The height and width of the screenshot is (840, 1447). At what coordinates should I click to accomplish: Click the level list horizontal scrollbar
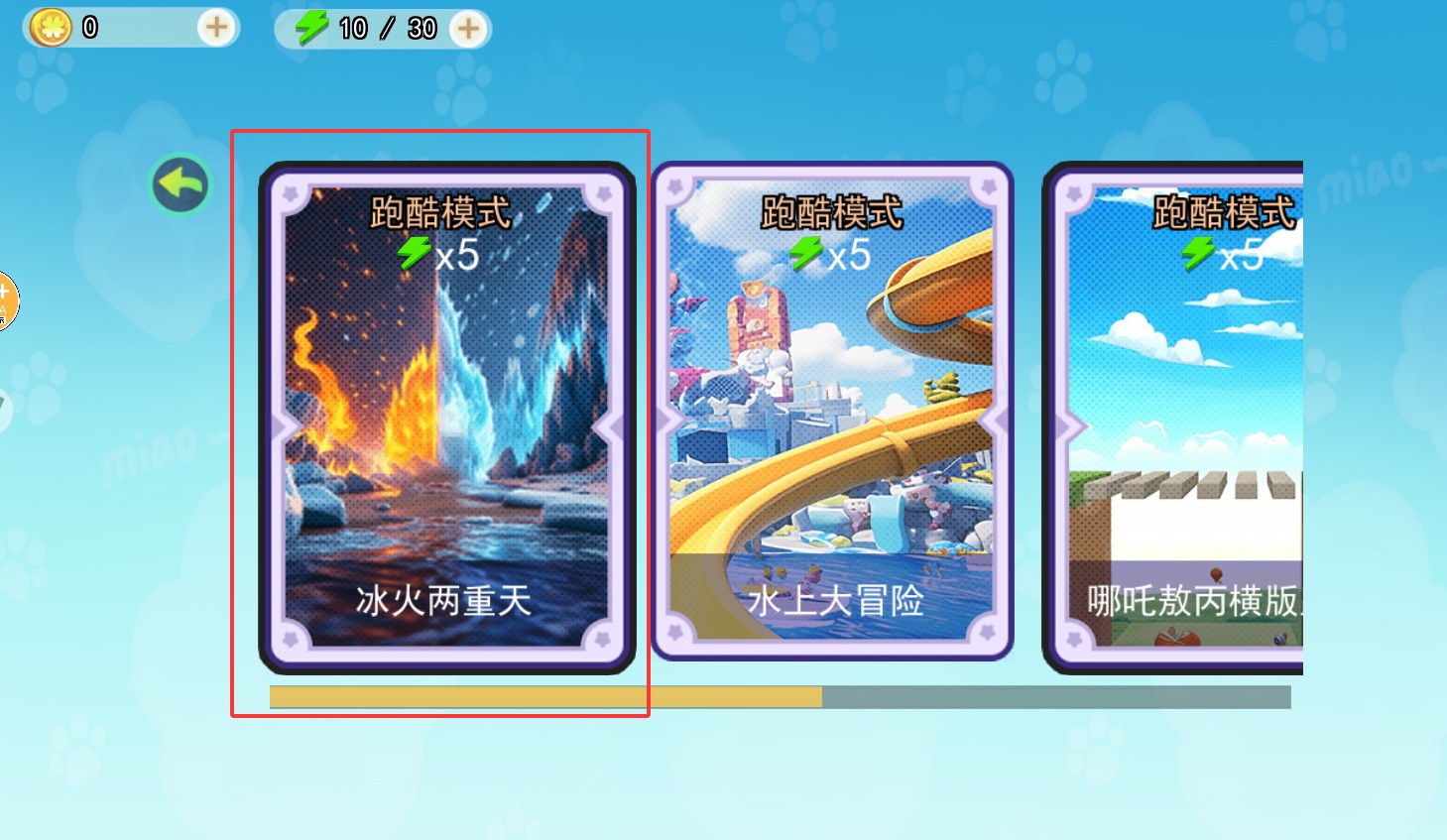780,697
